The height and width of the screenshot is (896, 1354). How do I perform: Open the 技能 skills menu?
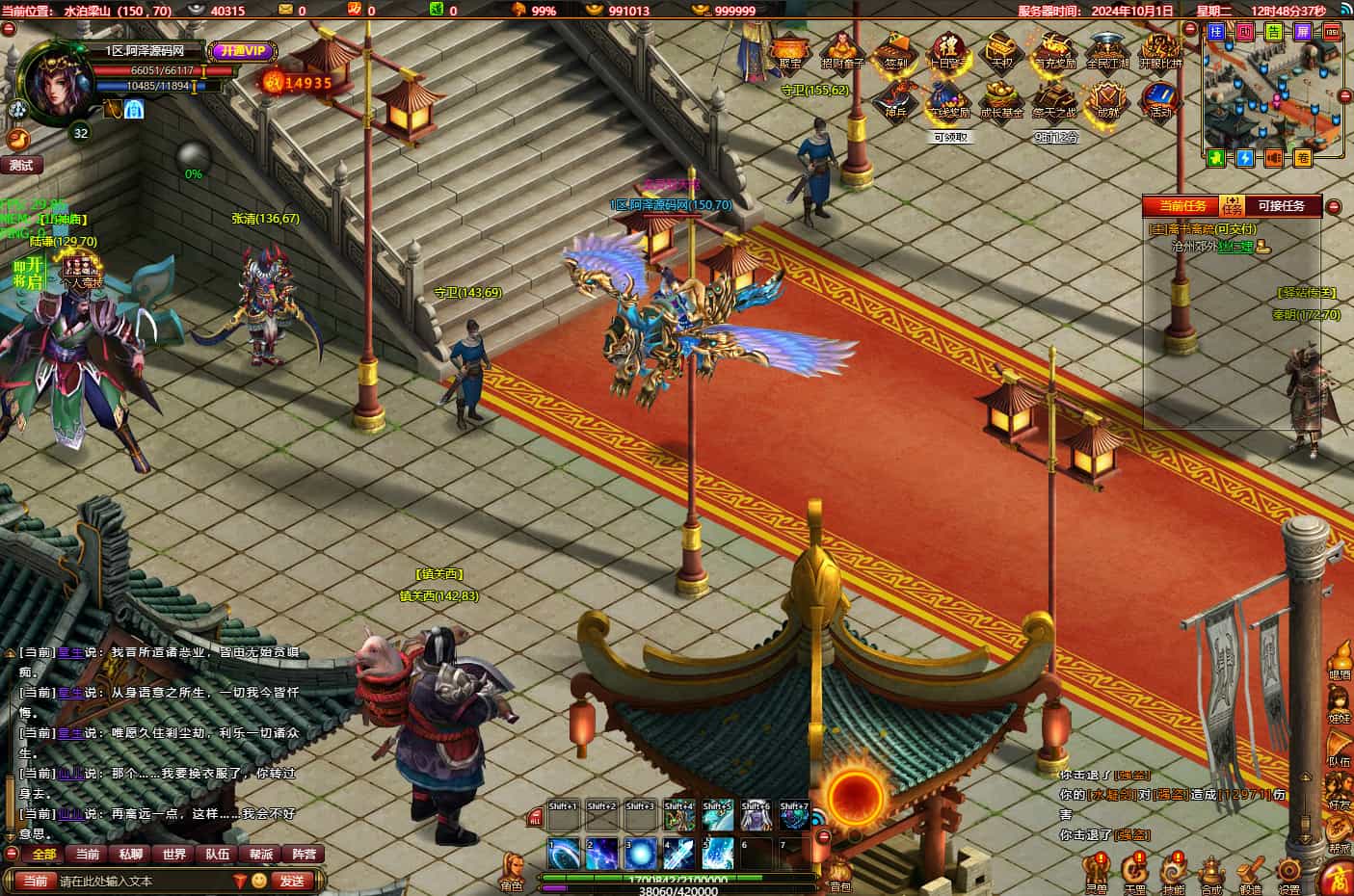pyautogui.click(x=1173, y=870)
